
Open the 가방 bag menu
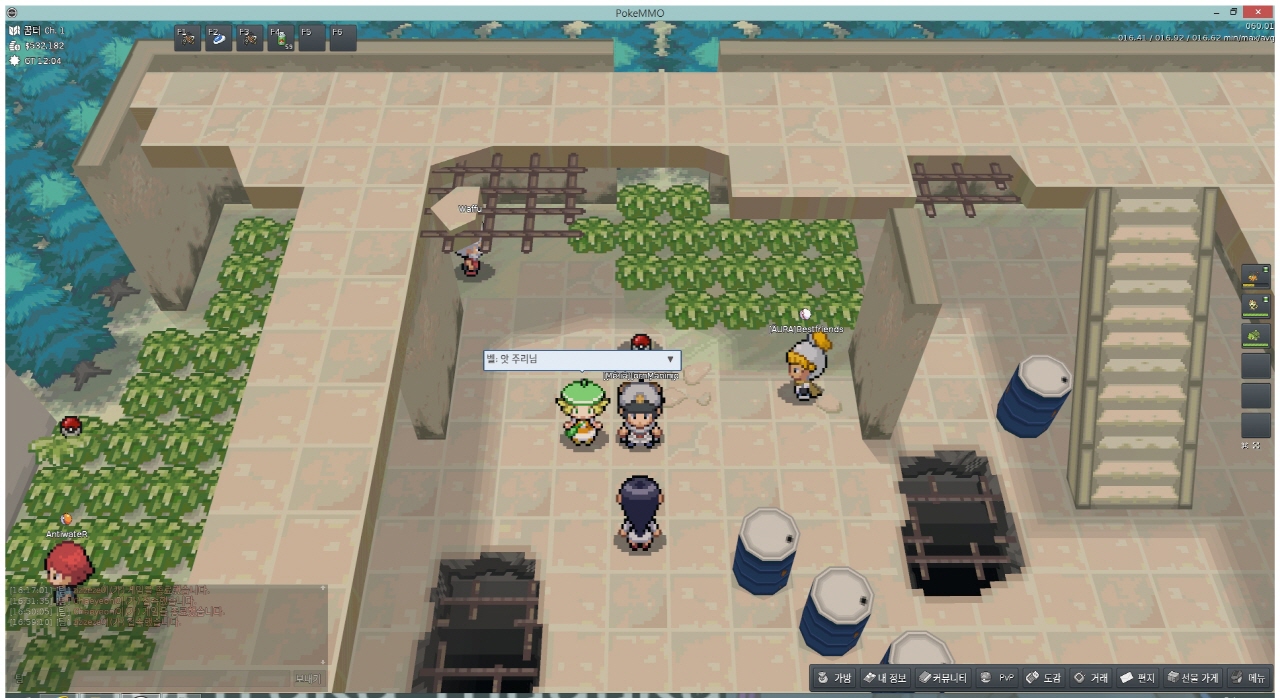pyautogui.click(x=835, y=678)
